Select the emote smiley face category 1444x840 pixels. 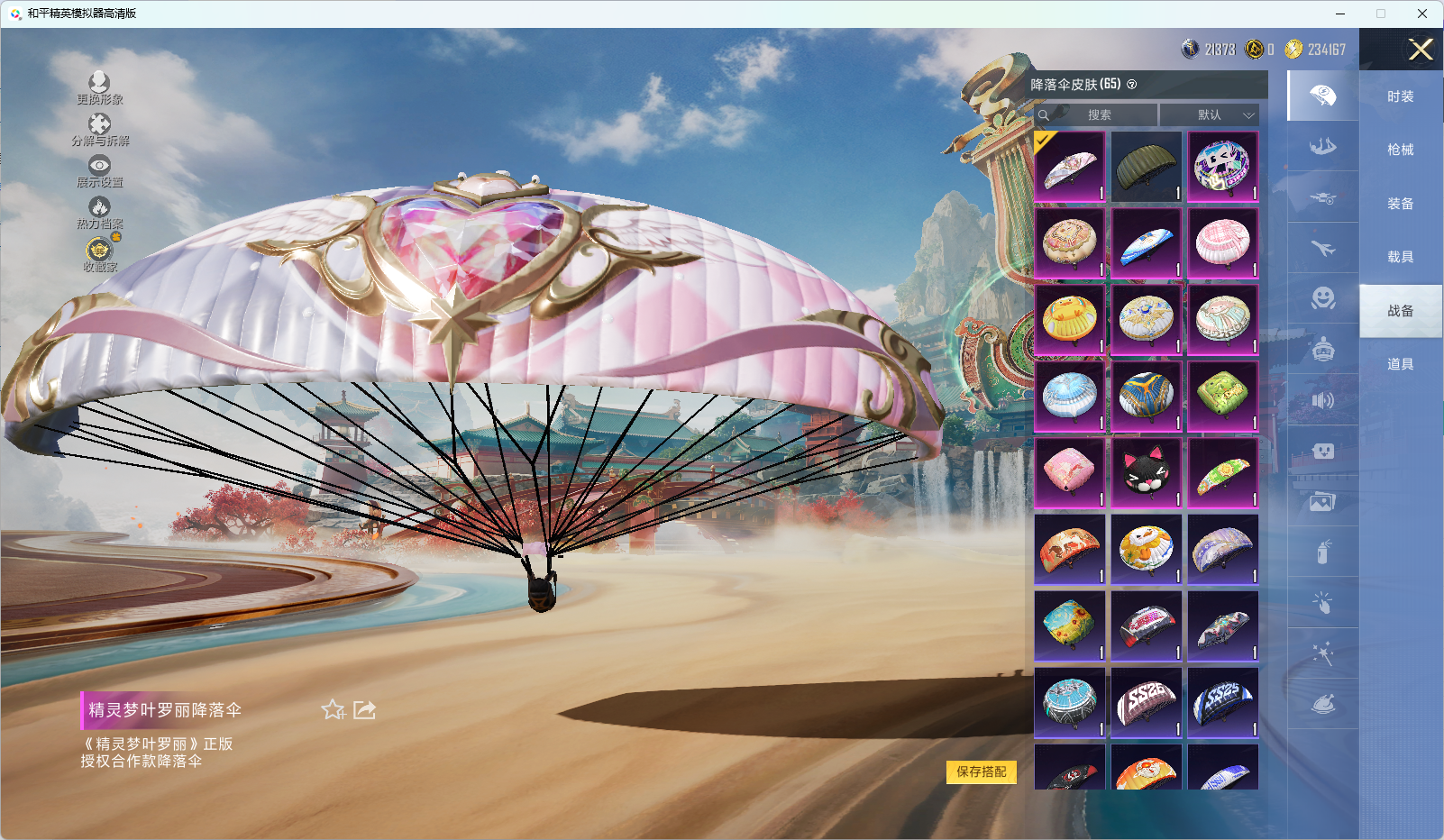coord(1322,298)
